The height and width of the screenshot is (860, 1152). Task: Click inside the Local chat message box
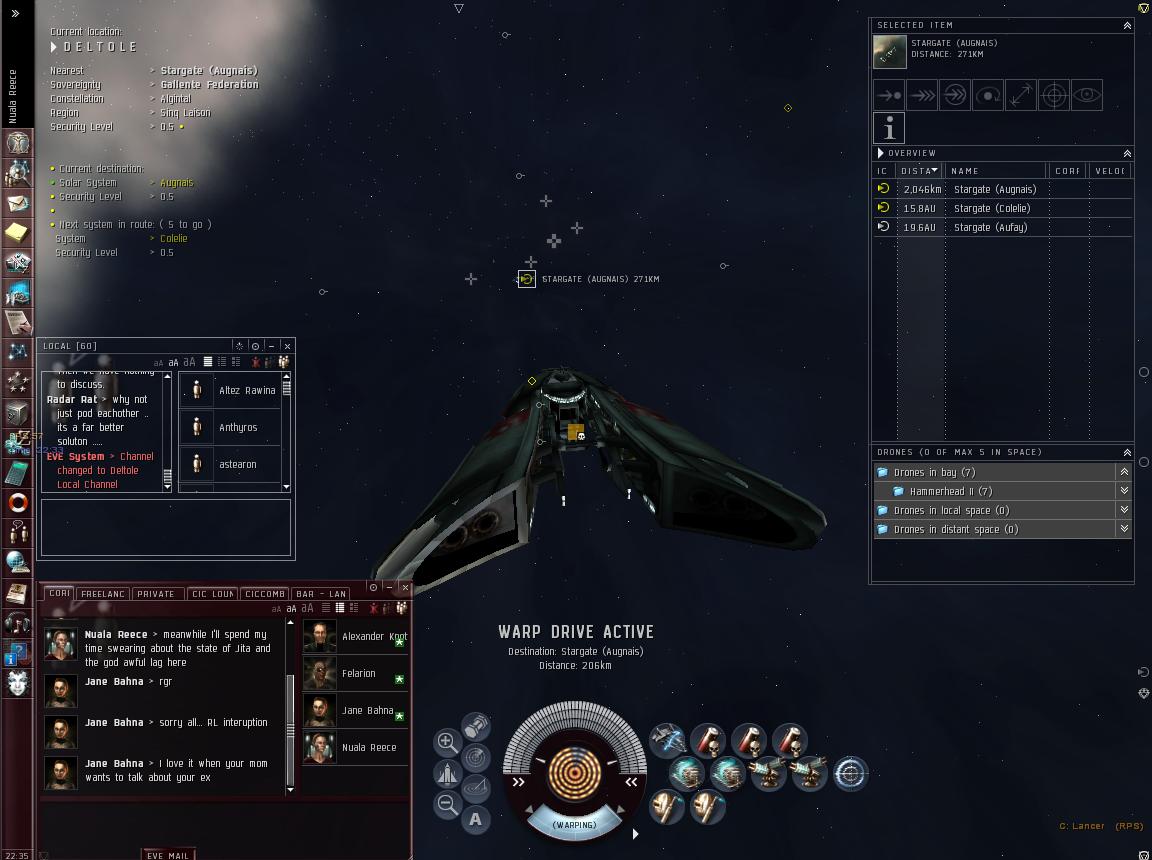click(166, 526)
